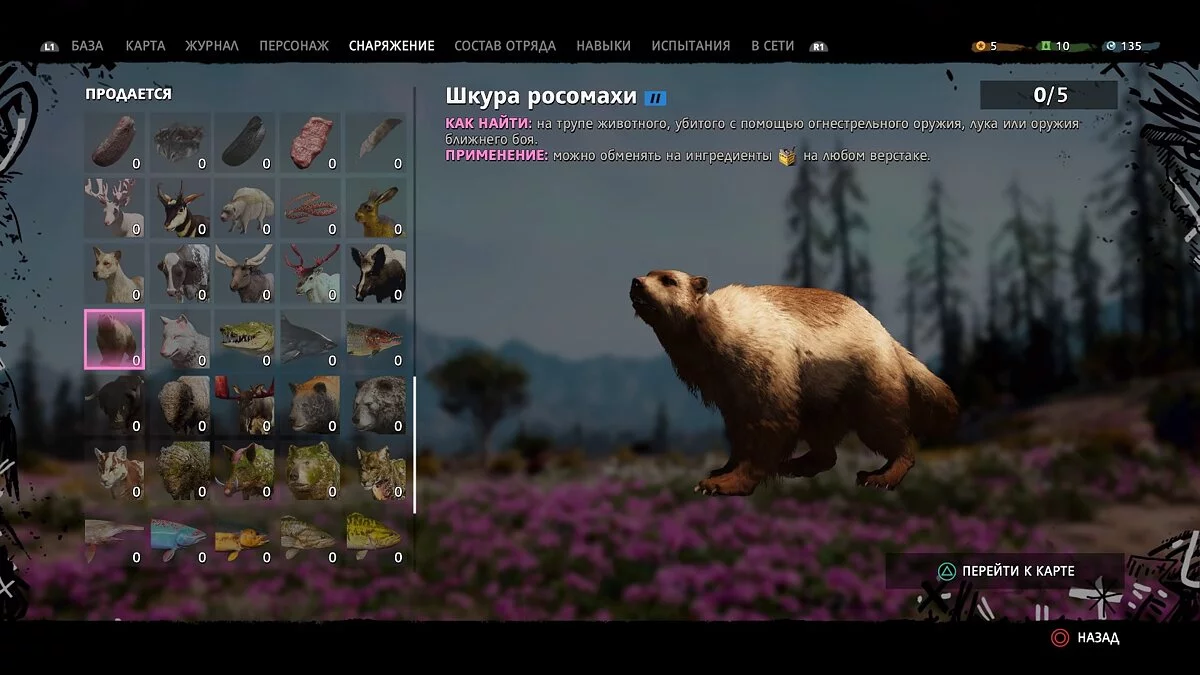Go to the НАВЫКИ tab

[603, 46]
